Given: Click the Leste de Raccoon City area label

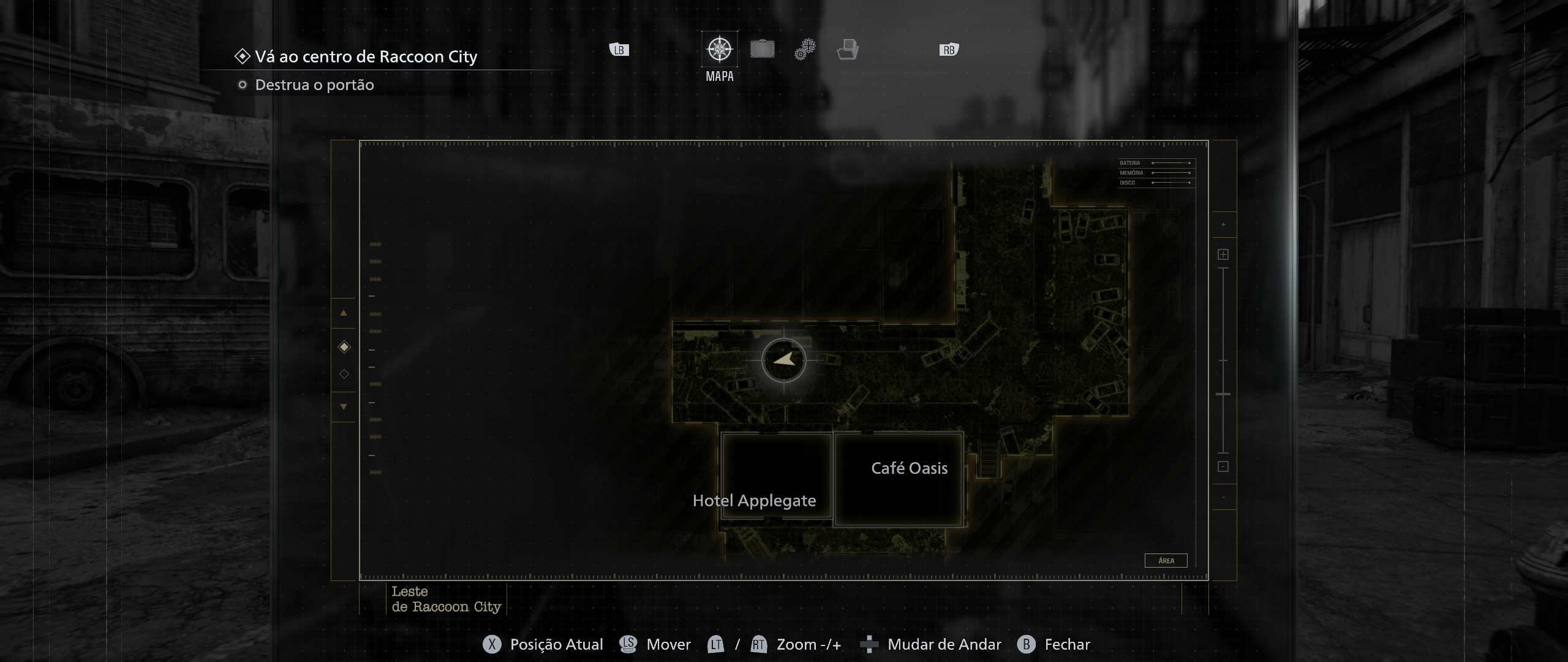Looking at the screenshot, I should (446, 599).
